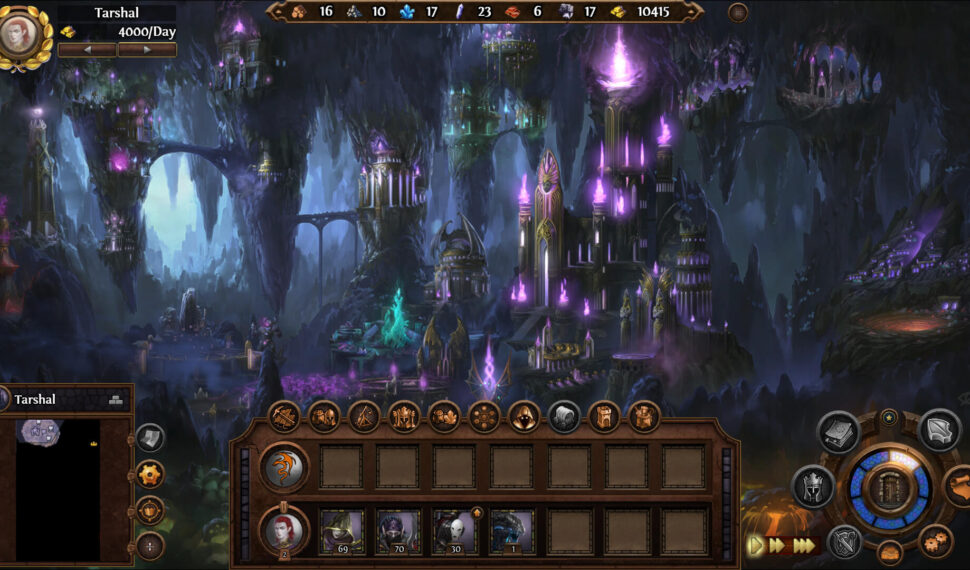Select the red-haired hero portrait

click(284, 531)
